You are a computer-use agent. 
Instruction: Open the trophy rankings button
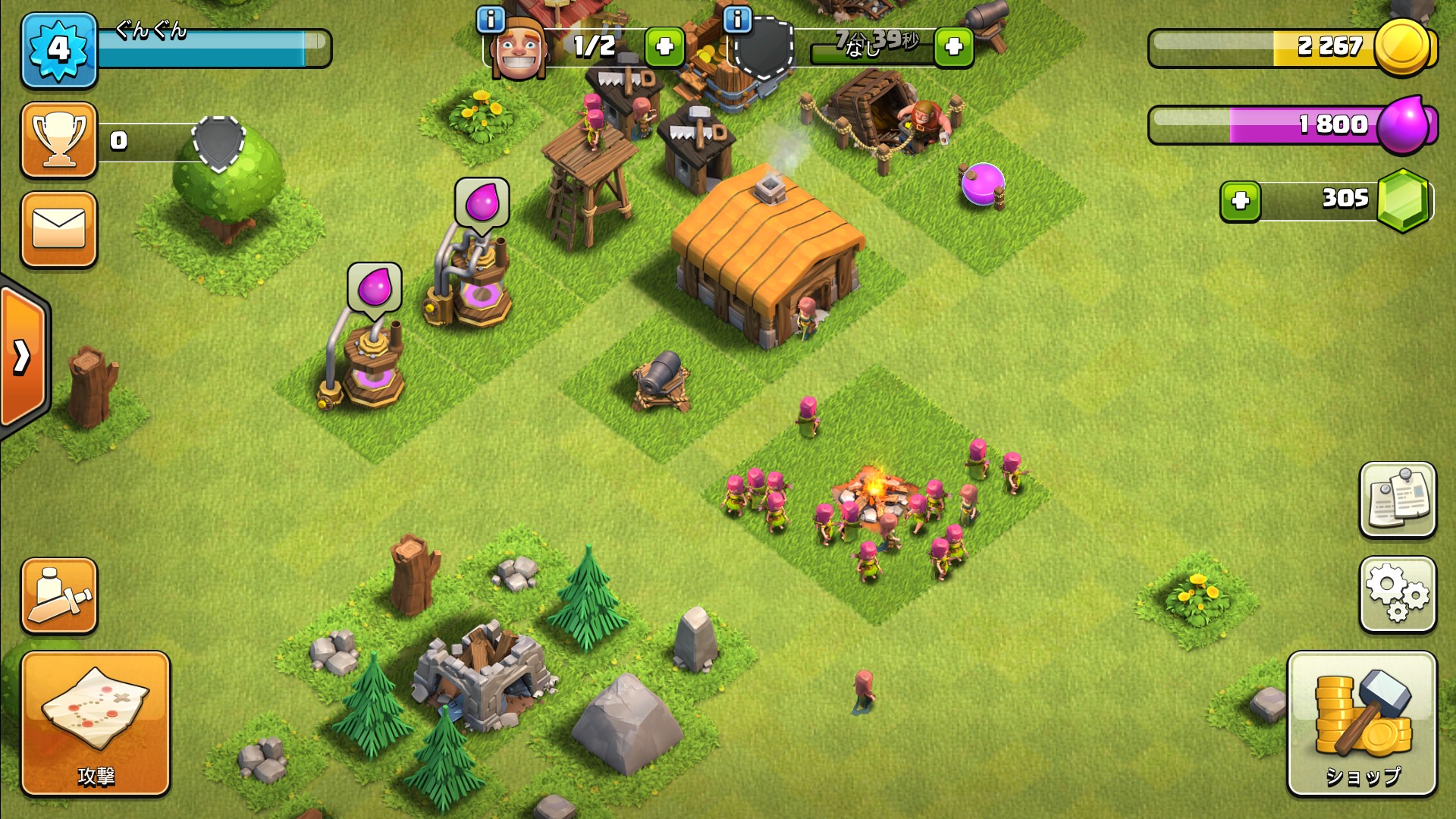coord(59,140)
